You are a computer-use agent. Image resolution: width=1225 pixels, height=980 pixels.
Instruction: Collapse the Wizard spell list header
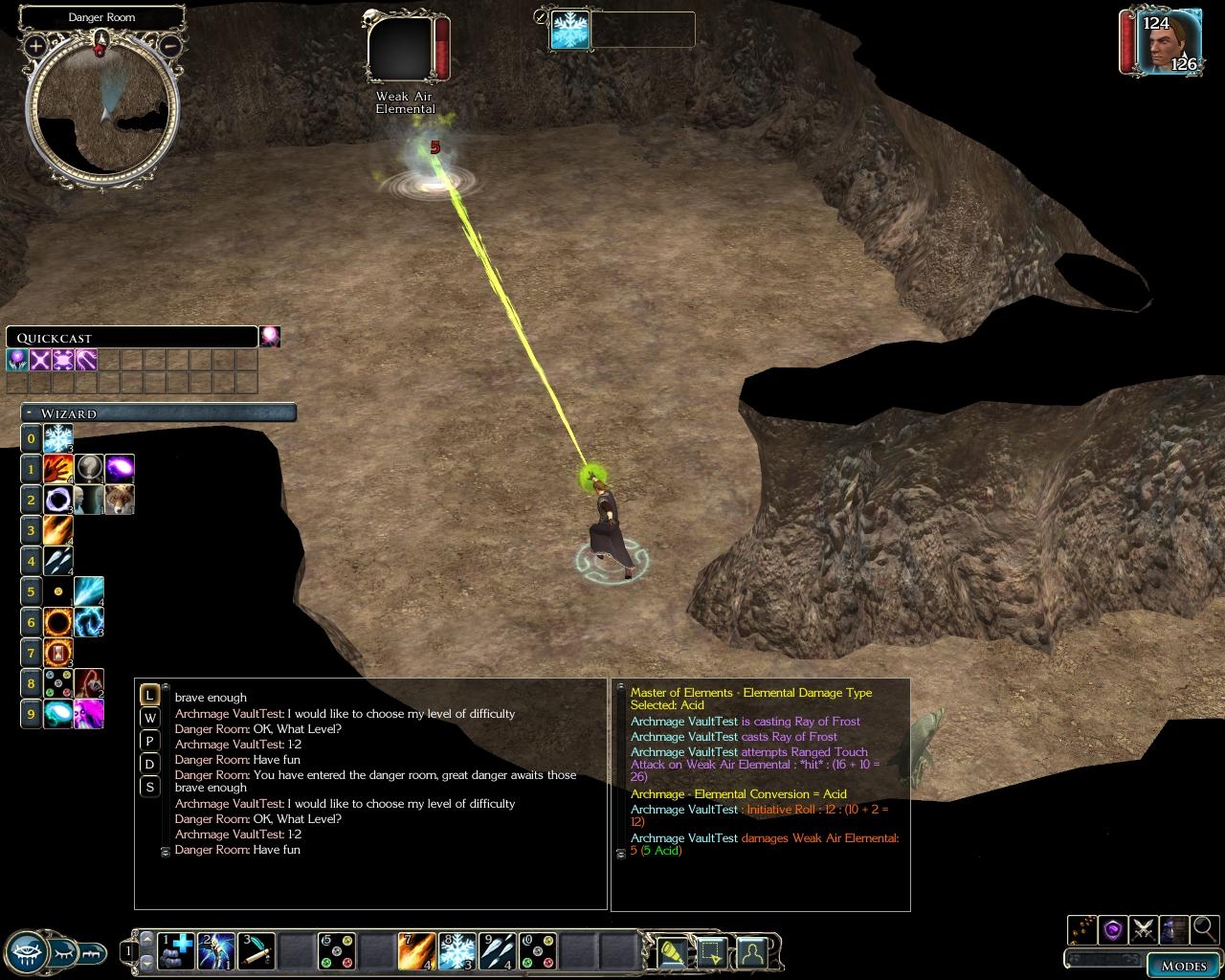(x=31, y=413)
